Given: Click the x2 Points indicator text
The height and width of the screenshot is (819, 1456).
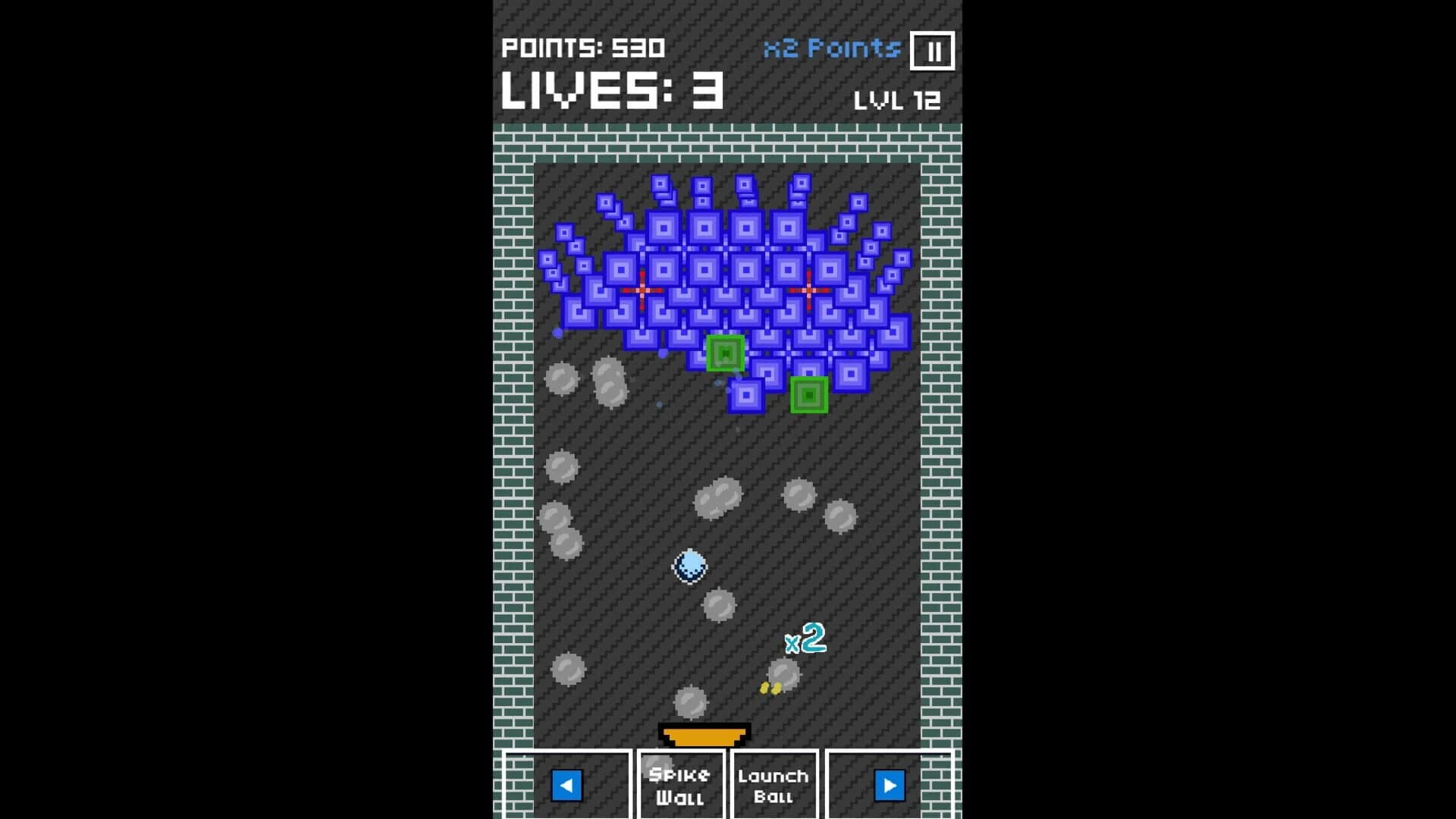Looking at the screenshot, I should (x=831, y=49).
